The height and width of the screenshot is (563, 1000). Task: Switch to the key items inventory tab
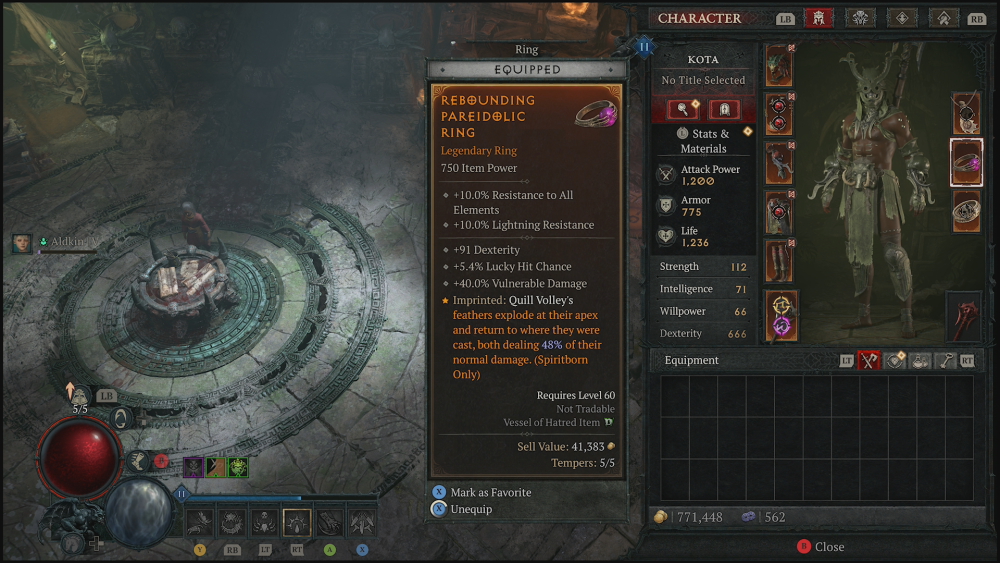(944, 361)
